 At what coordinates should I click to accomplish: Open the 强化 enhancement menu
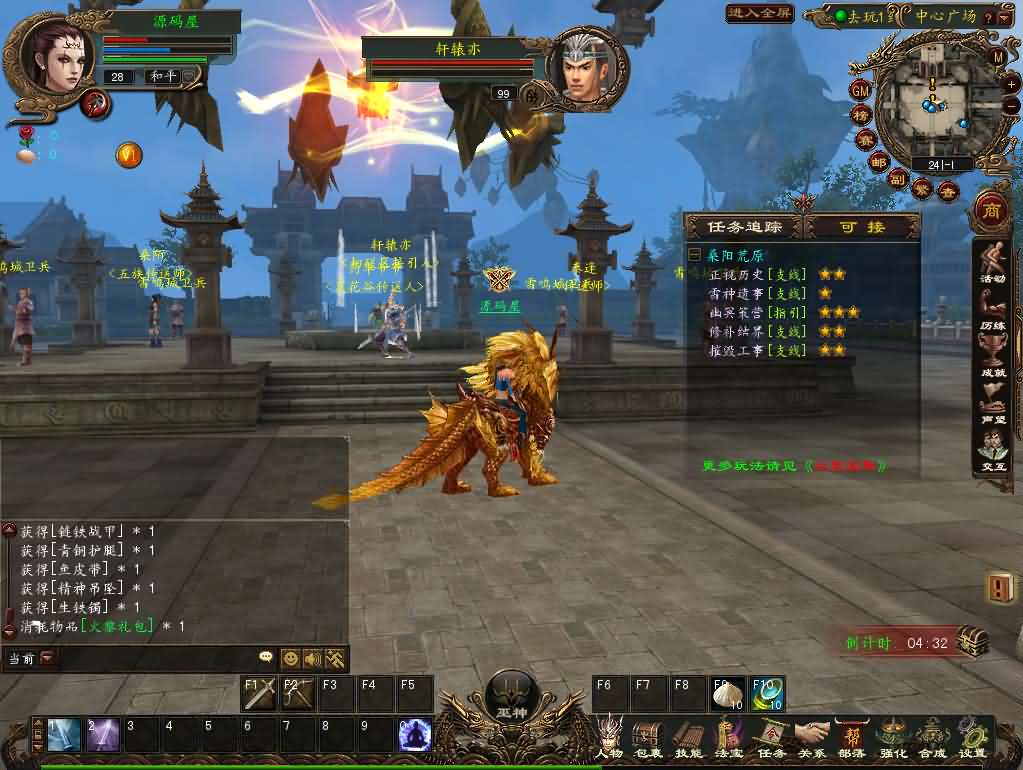coord(892,736)
